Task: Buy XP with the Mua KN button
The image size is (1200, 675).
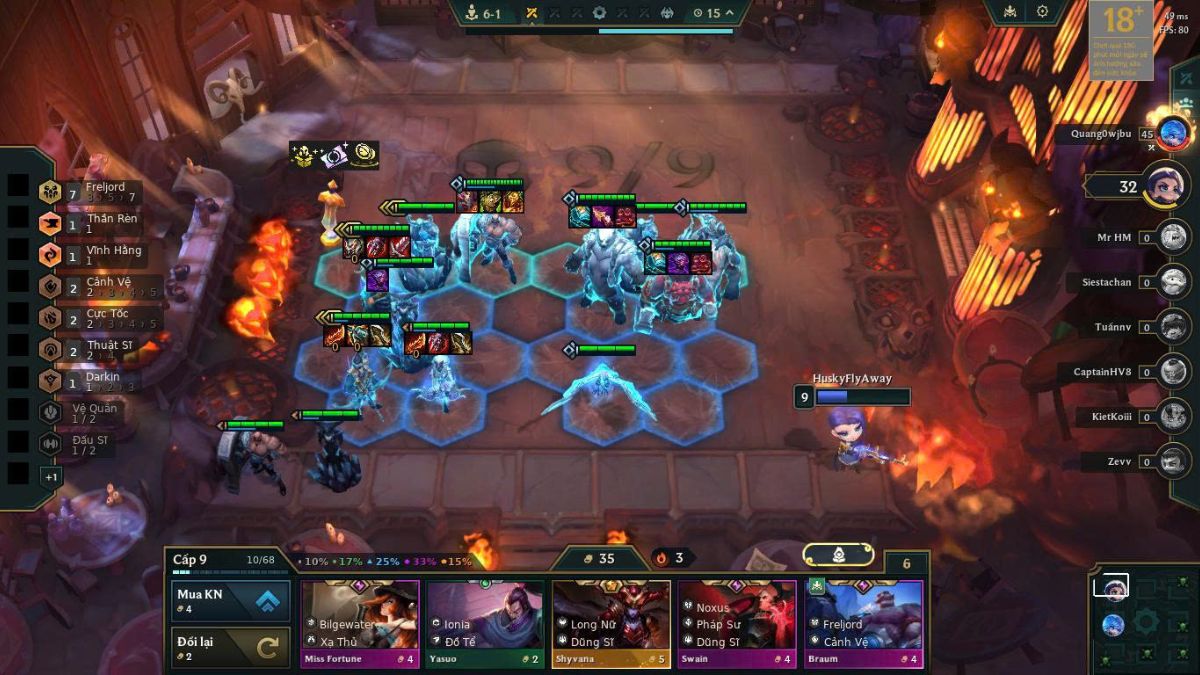Action: [231, 600]
